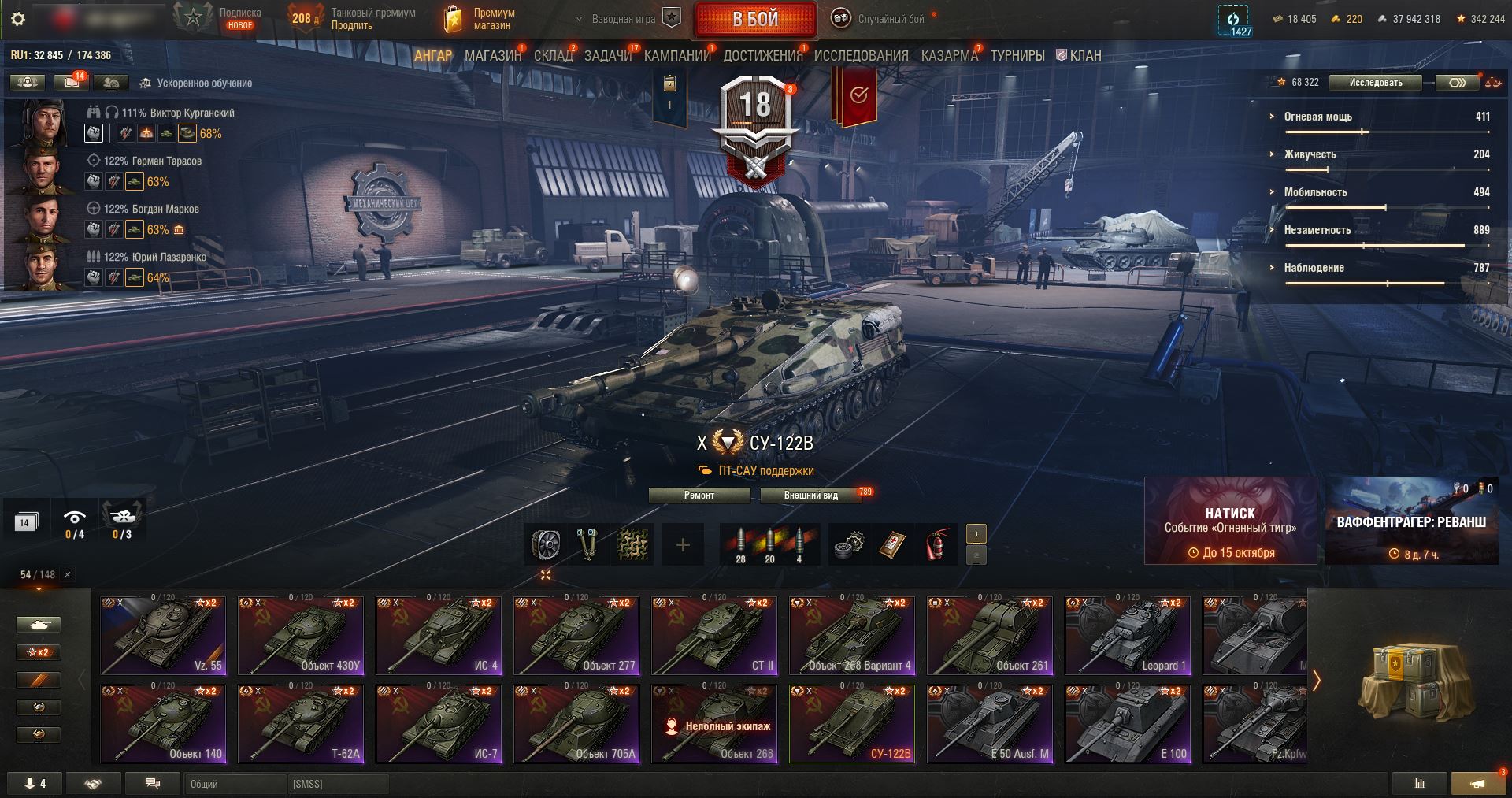Go to the ИССЛЕДОВАНИЯ tab
This screenshot has height=798, width=1512.
861,56
